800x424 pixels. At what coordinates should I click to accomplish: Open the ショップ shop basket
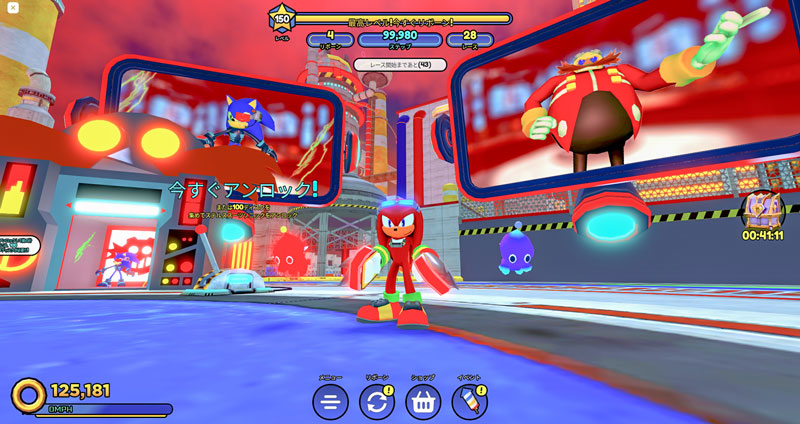point(423,402)
